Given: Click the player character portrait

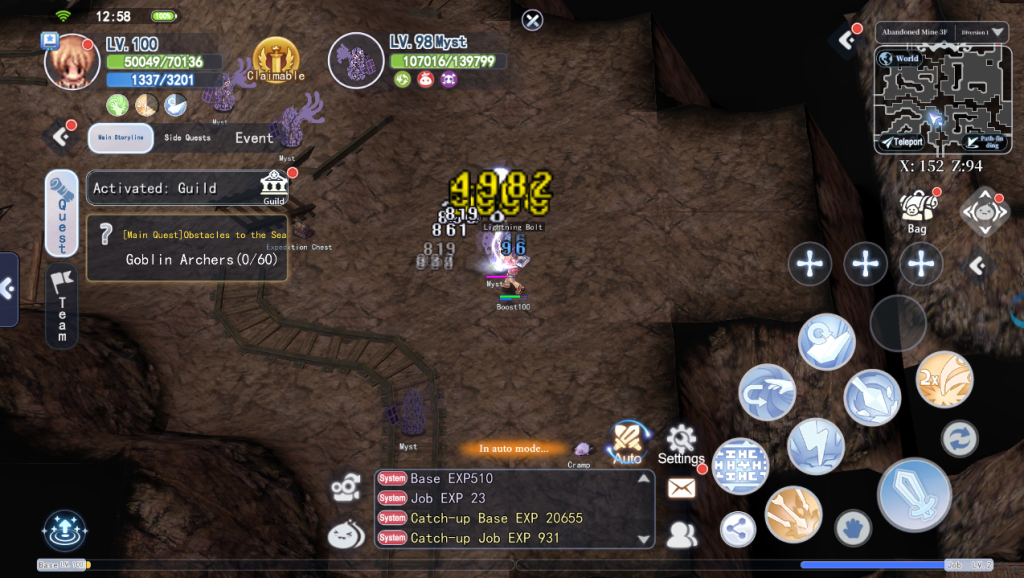Looking at the screenshot, I should (72, 63).
